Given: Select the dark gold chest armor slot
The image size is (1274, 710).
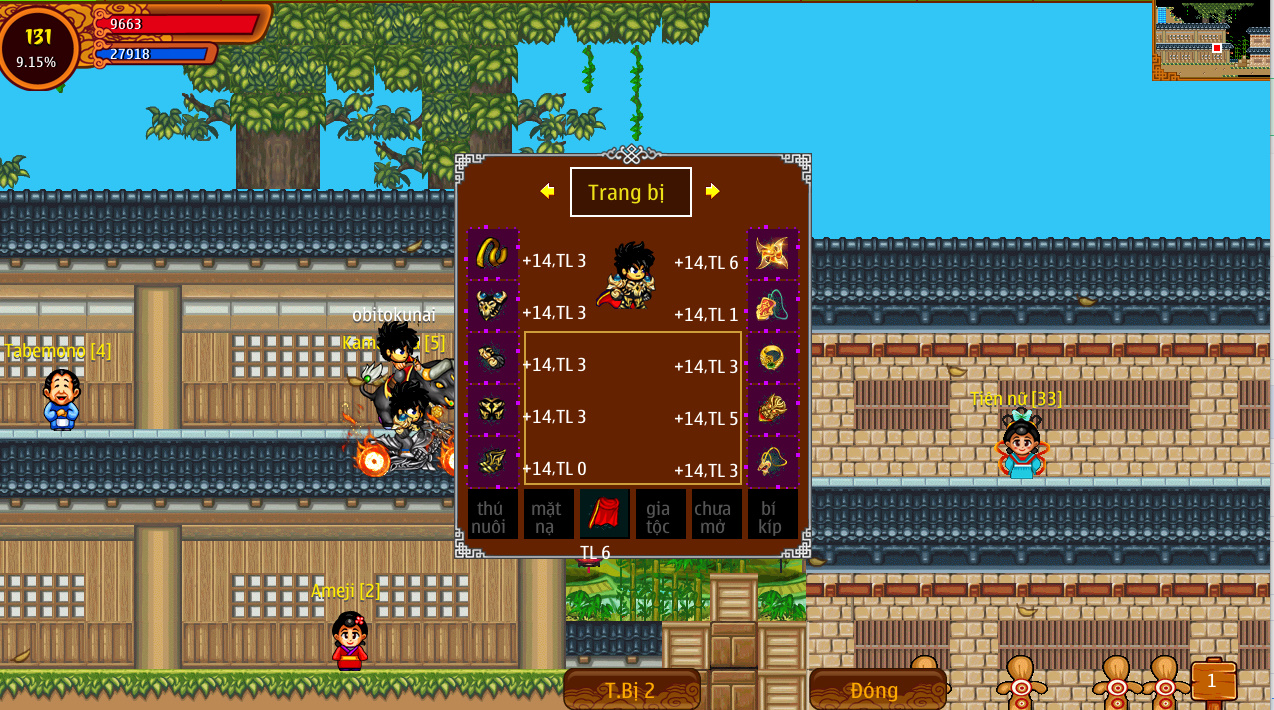Looking at the screenshot, I should pos(492,409).
